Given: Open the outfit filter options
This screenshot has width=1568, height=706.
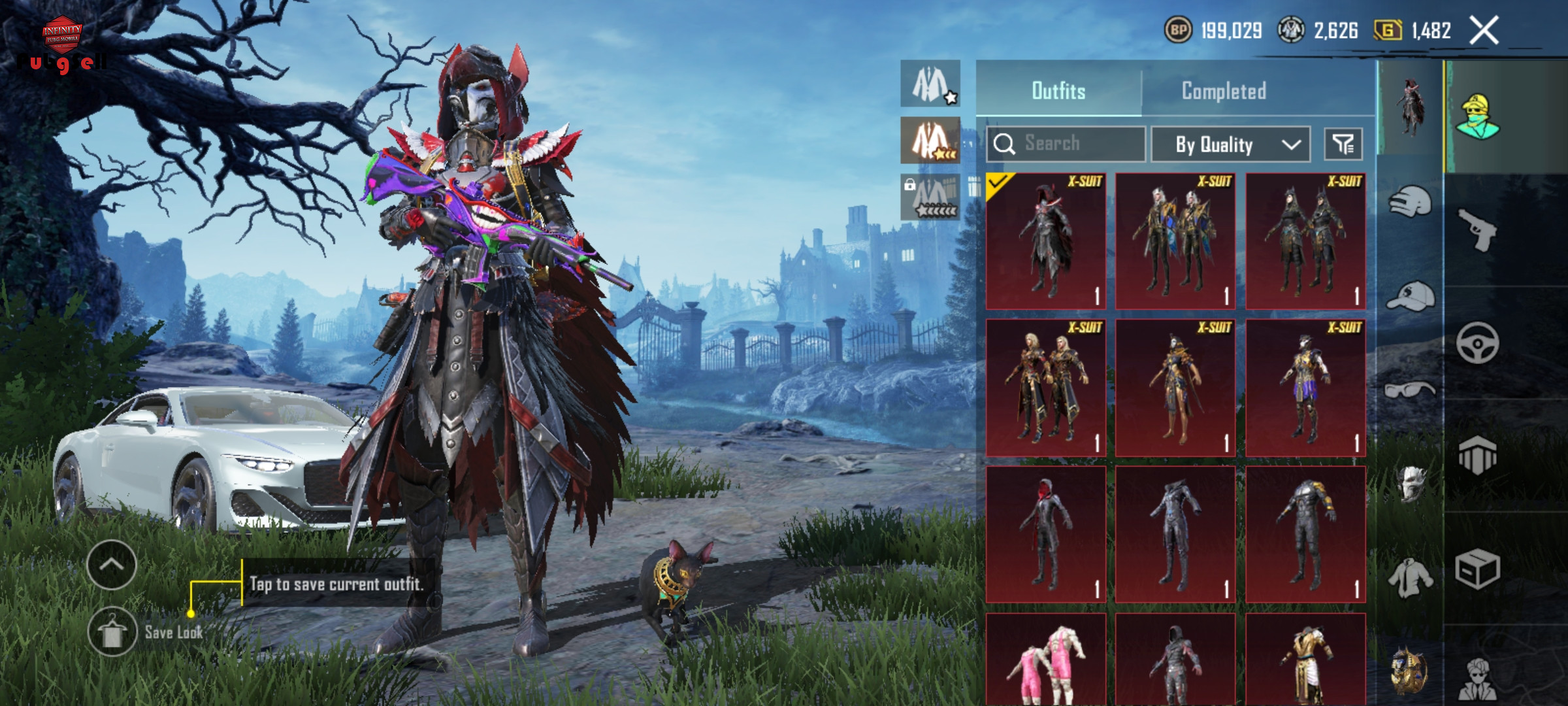Looking at the screenshot, I should (1343, 144).
